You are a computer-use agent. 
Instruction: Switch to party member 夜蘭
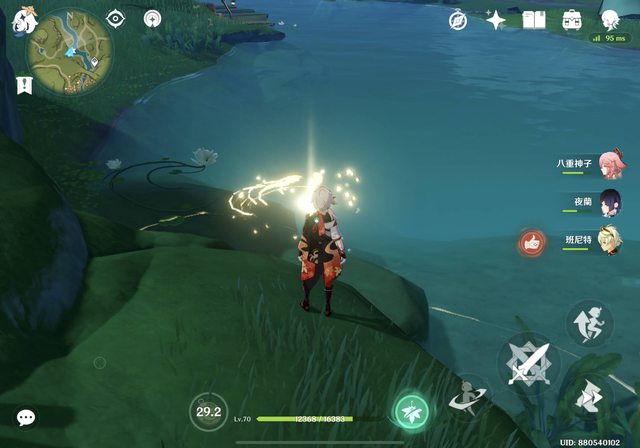point(610,204)
